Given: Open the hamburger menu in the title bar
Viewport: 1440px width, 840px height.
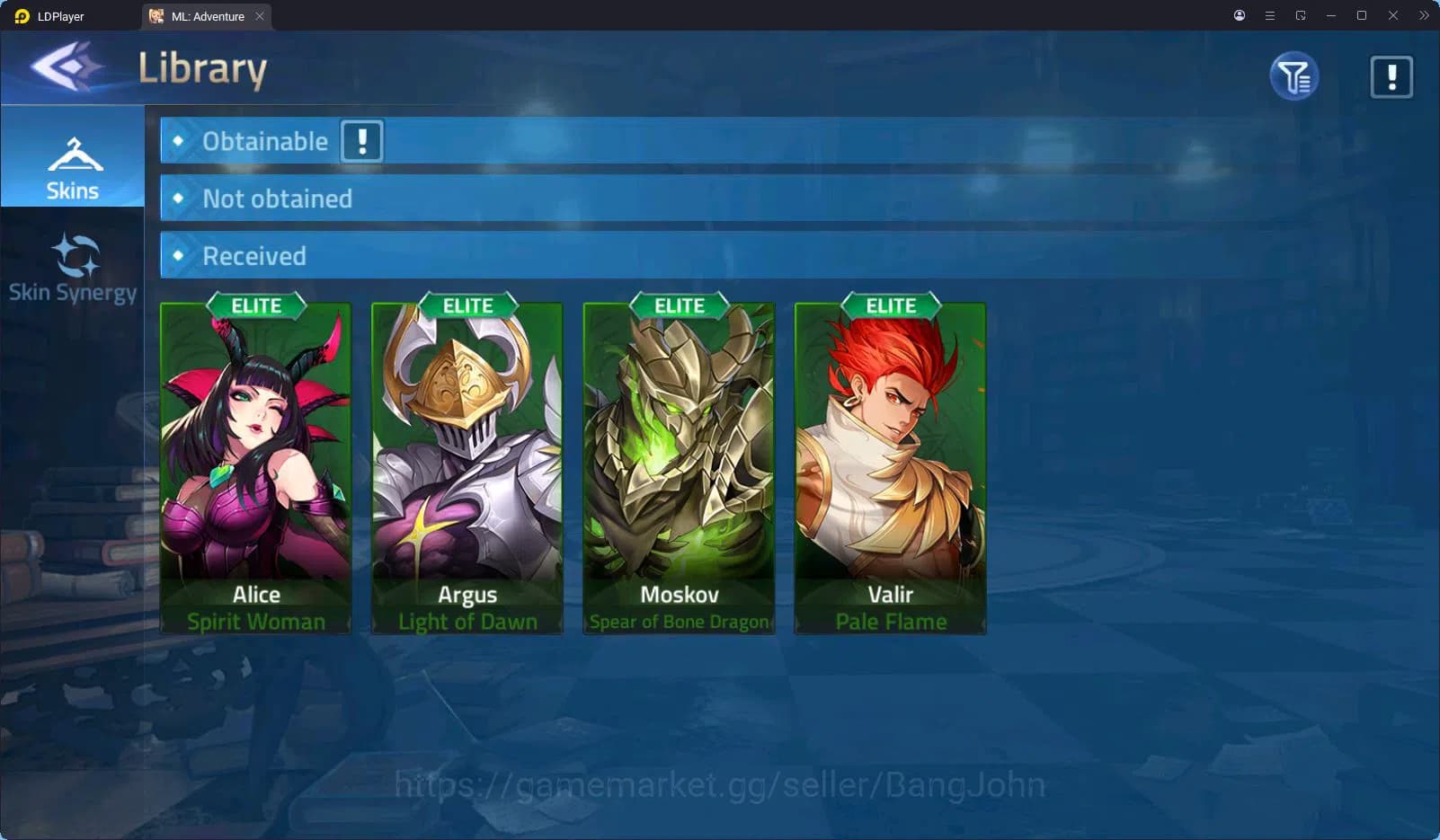Looking at the screenshot, I should coord(1270,15).
